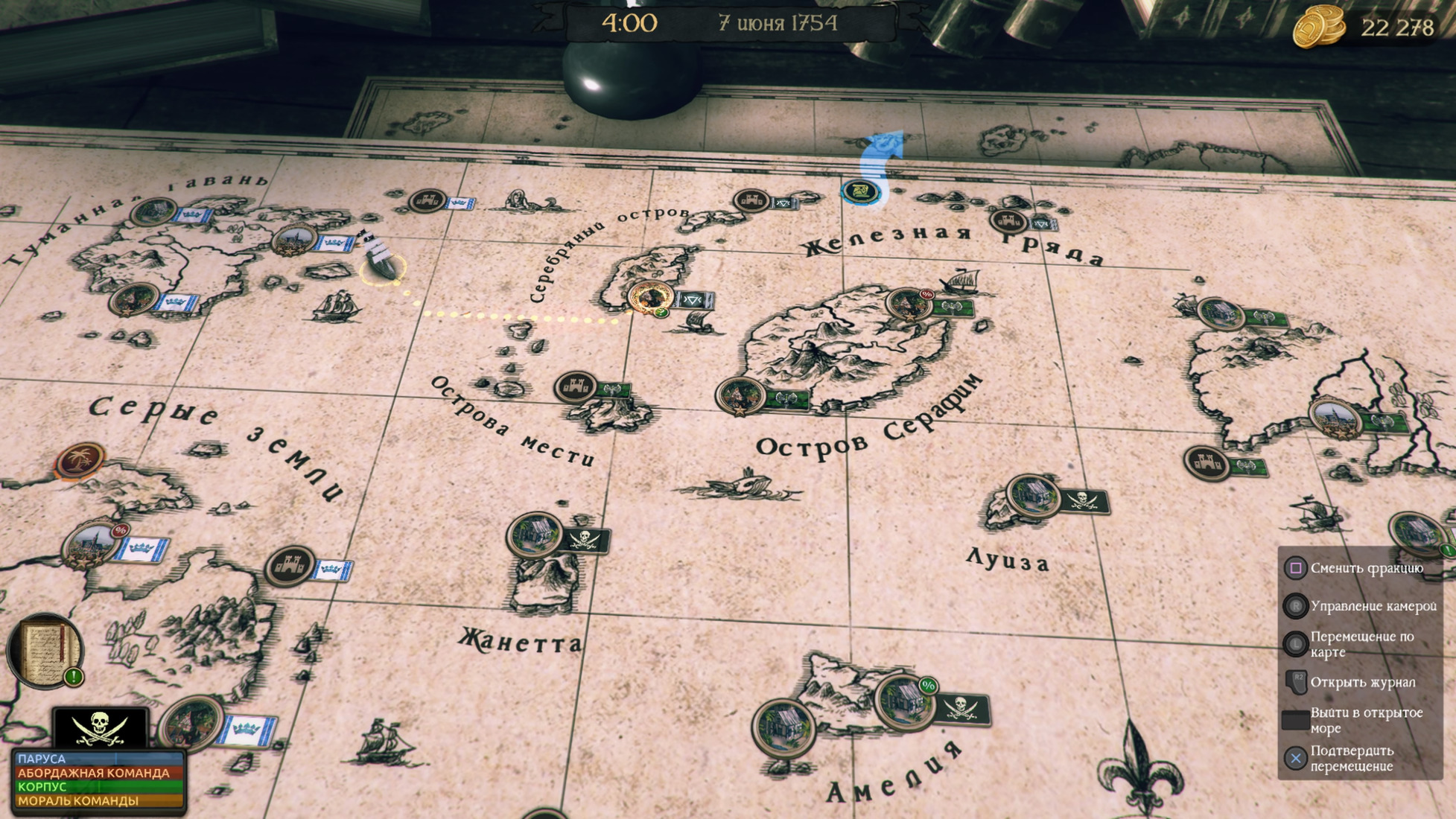Select the blue quest marker with arrow
Screen dimensions: 1456x819
click(861, 191)
